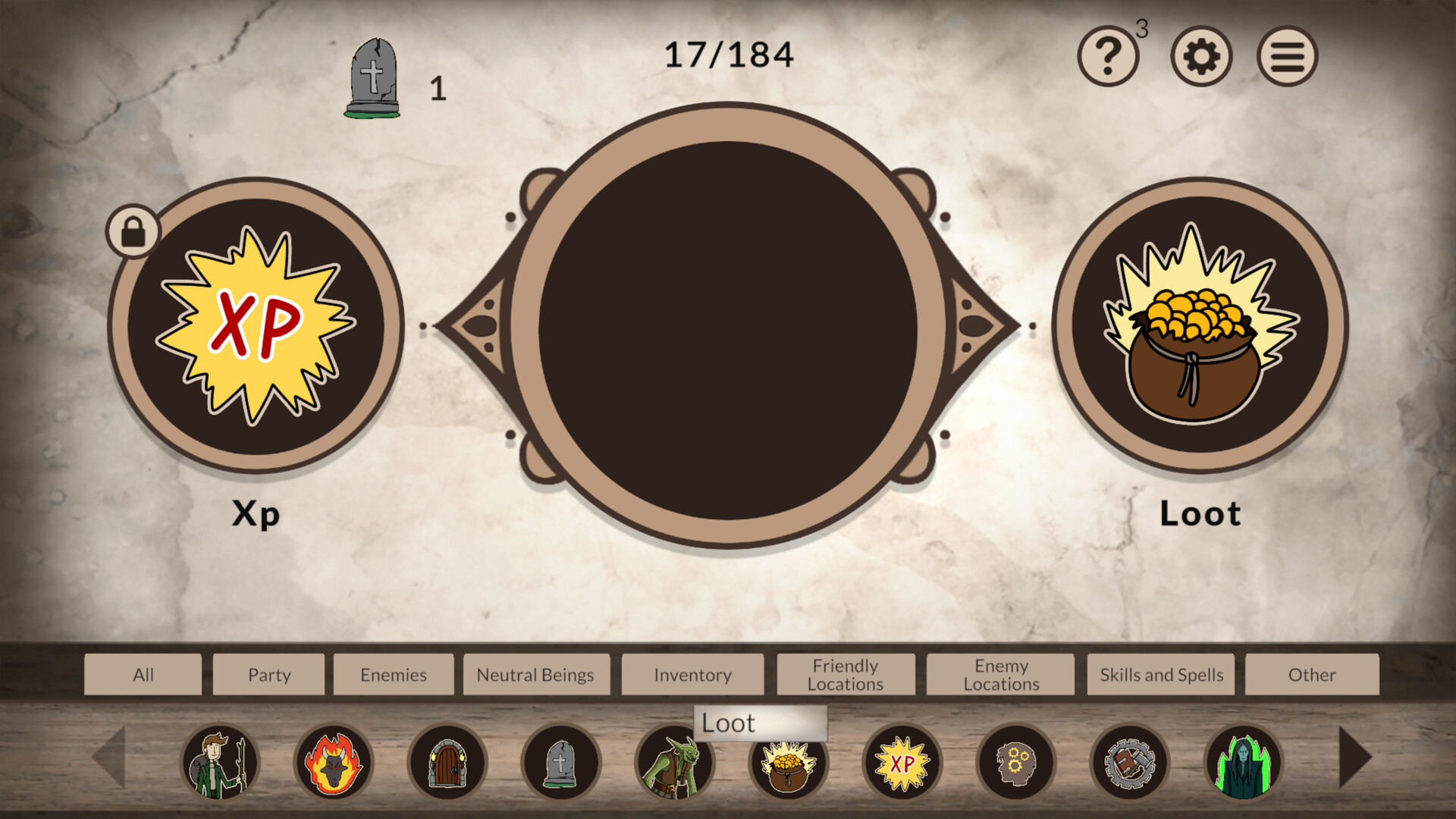Screen dimensions: 1456x819
Task: Click the Loot coin pot icon below
Action: point(789,762)
